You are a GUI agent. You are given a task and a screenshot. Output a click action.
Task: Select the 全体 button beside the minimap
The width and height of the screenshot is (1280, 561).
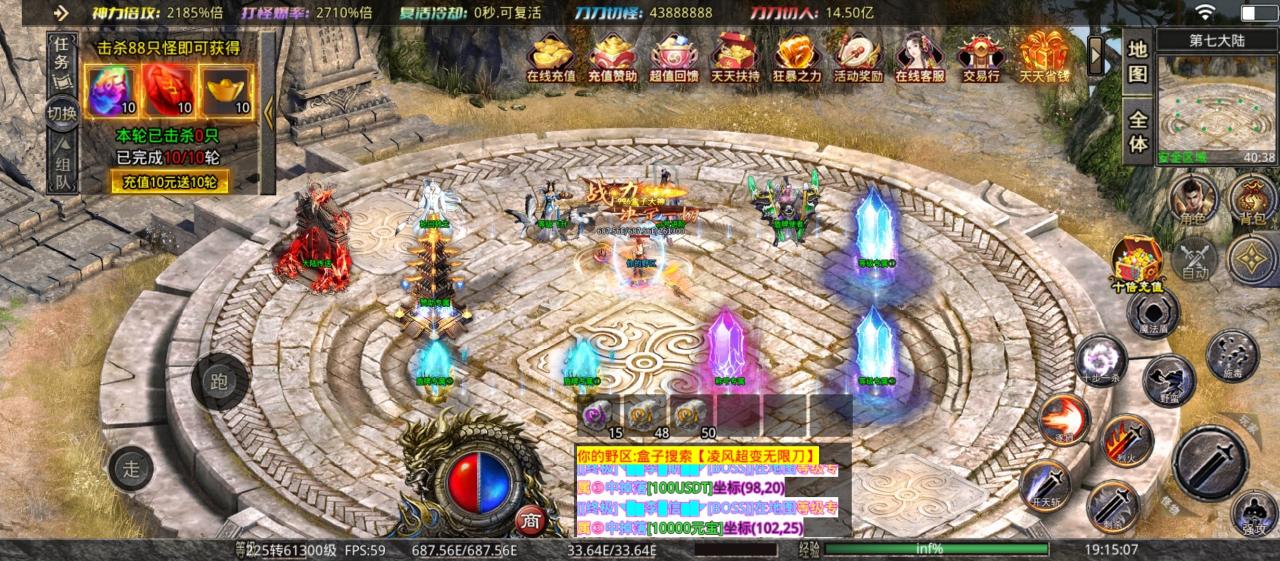pyautogui.click(x=1138, y=128)
